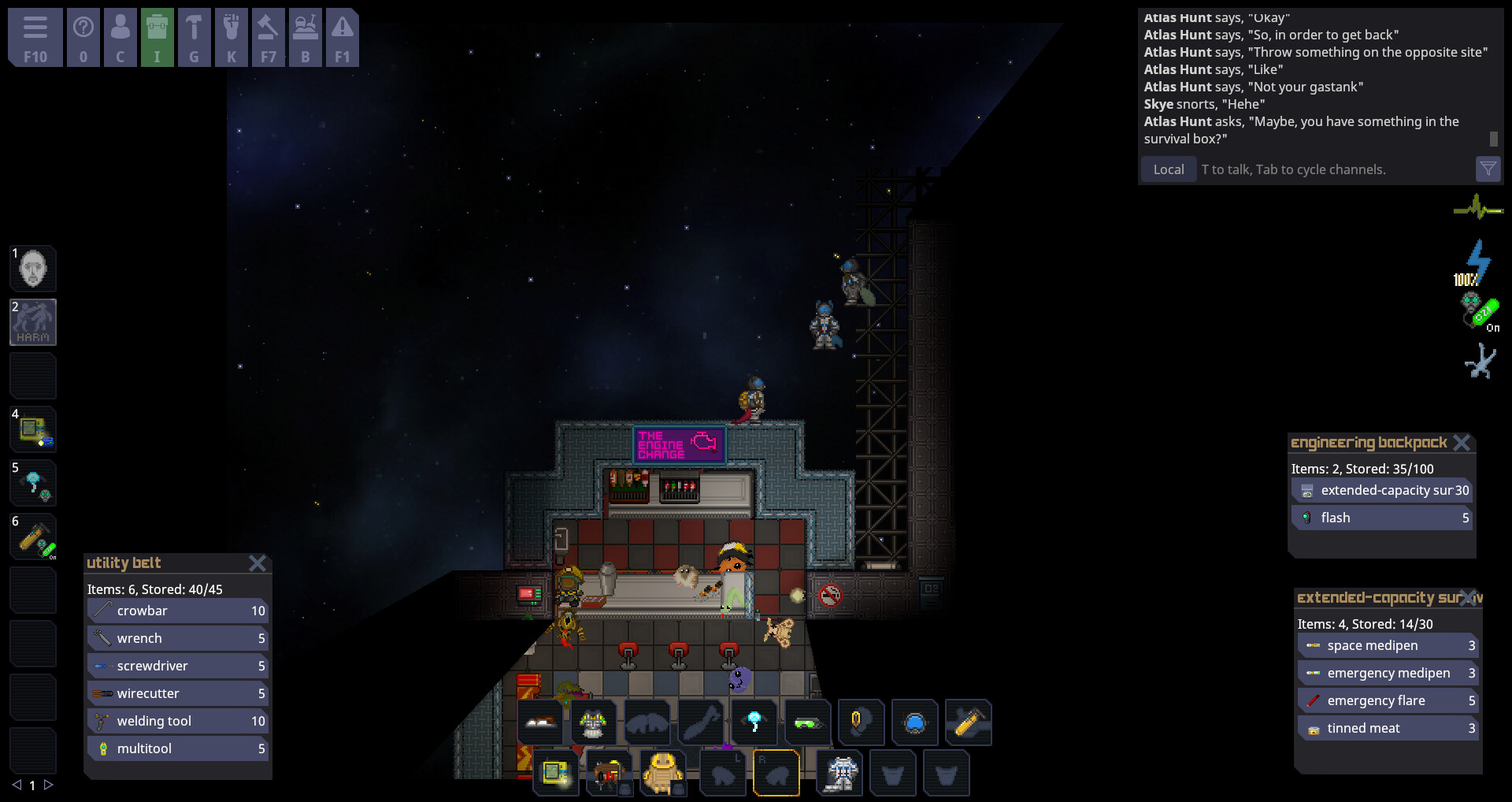Open the chat channel filter funnel

[x=1488, y=168]
